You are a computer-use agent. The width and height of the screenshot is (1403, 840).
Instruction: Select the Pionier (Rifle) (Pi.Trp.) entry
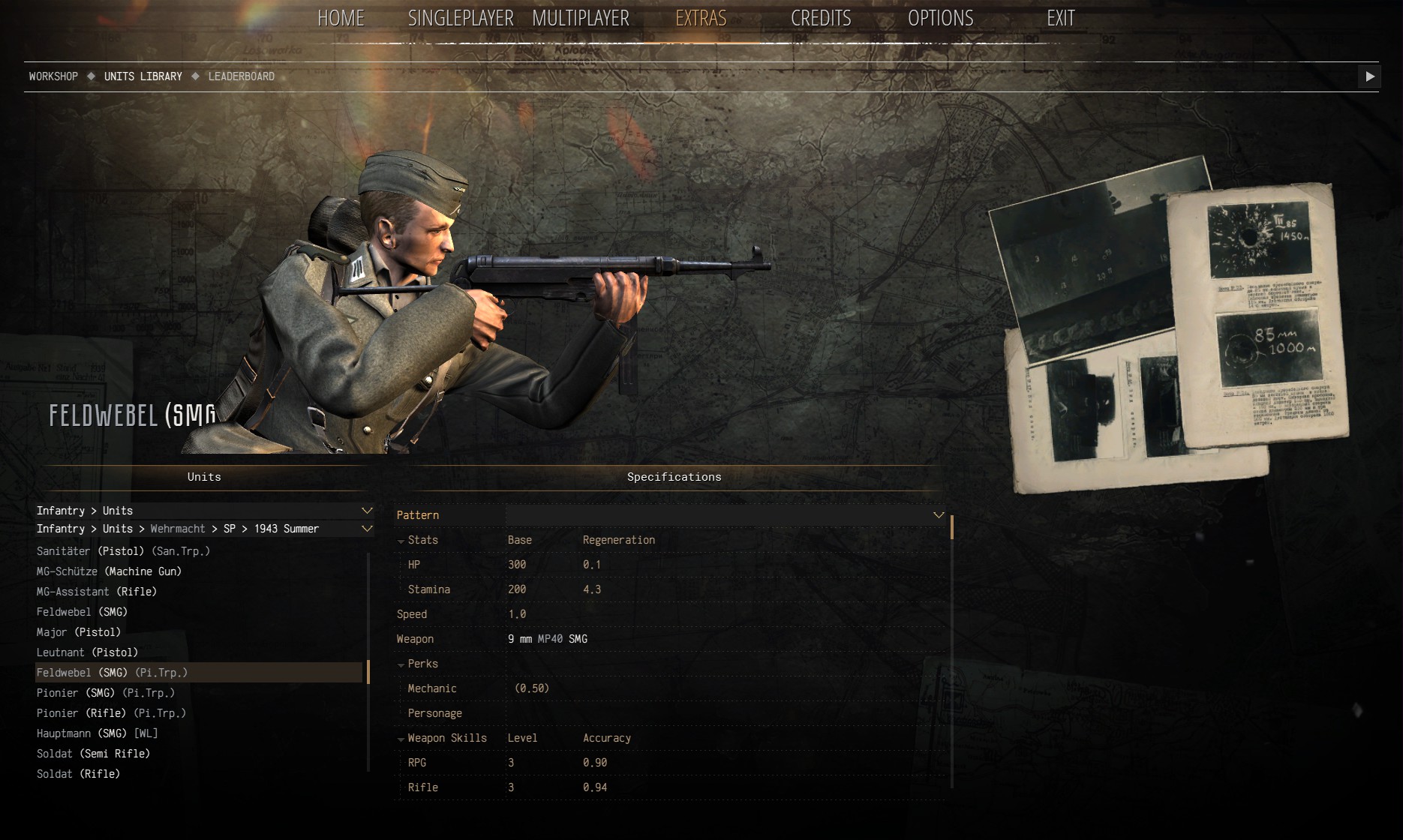coord(111,713)
